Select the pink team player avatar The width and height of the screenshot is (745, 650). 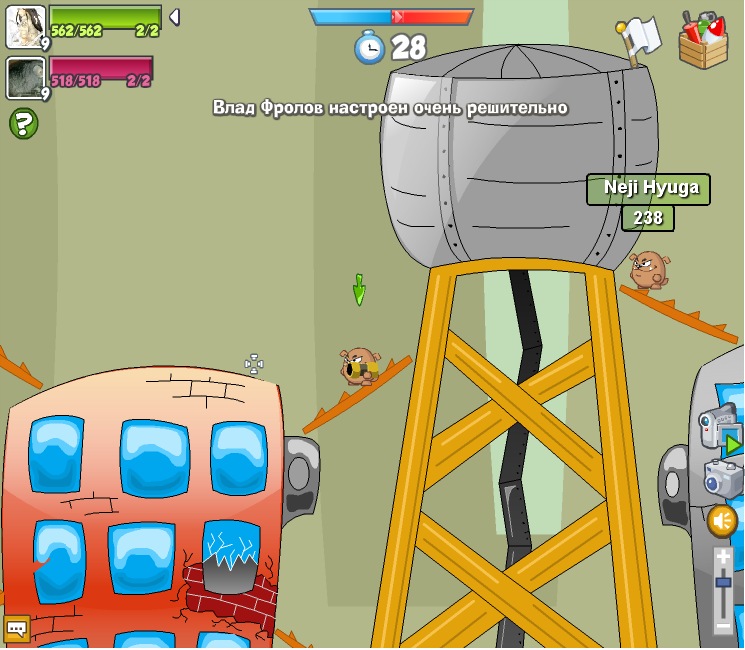click(25, 78)
